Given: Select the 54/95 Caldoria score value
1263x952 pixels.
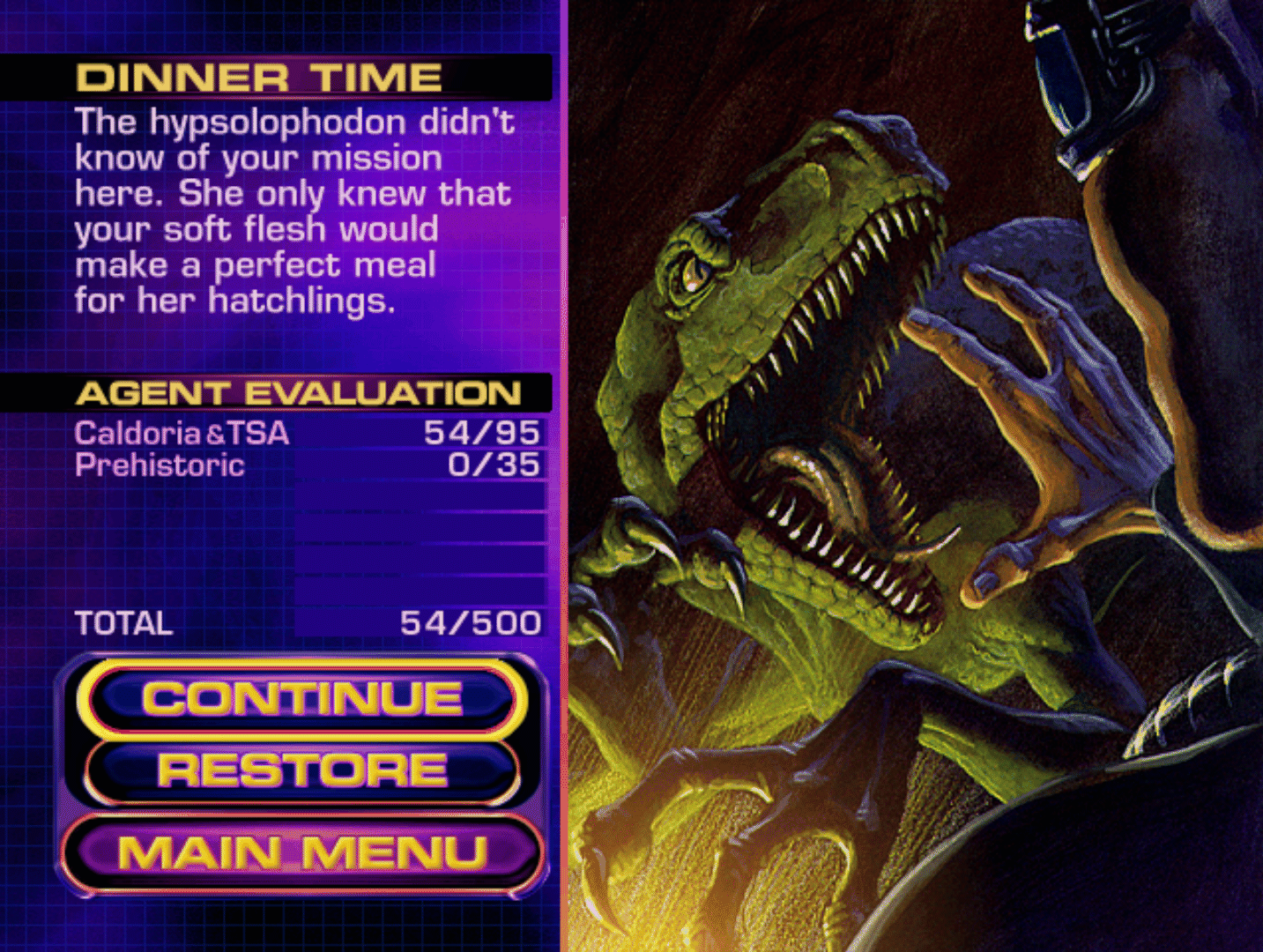Looking at the screenshot, I should 484,432.
